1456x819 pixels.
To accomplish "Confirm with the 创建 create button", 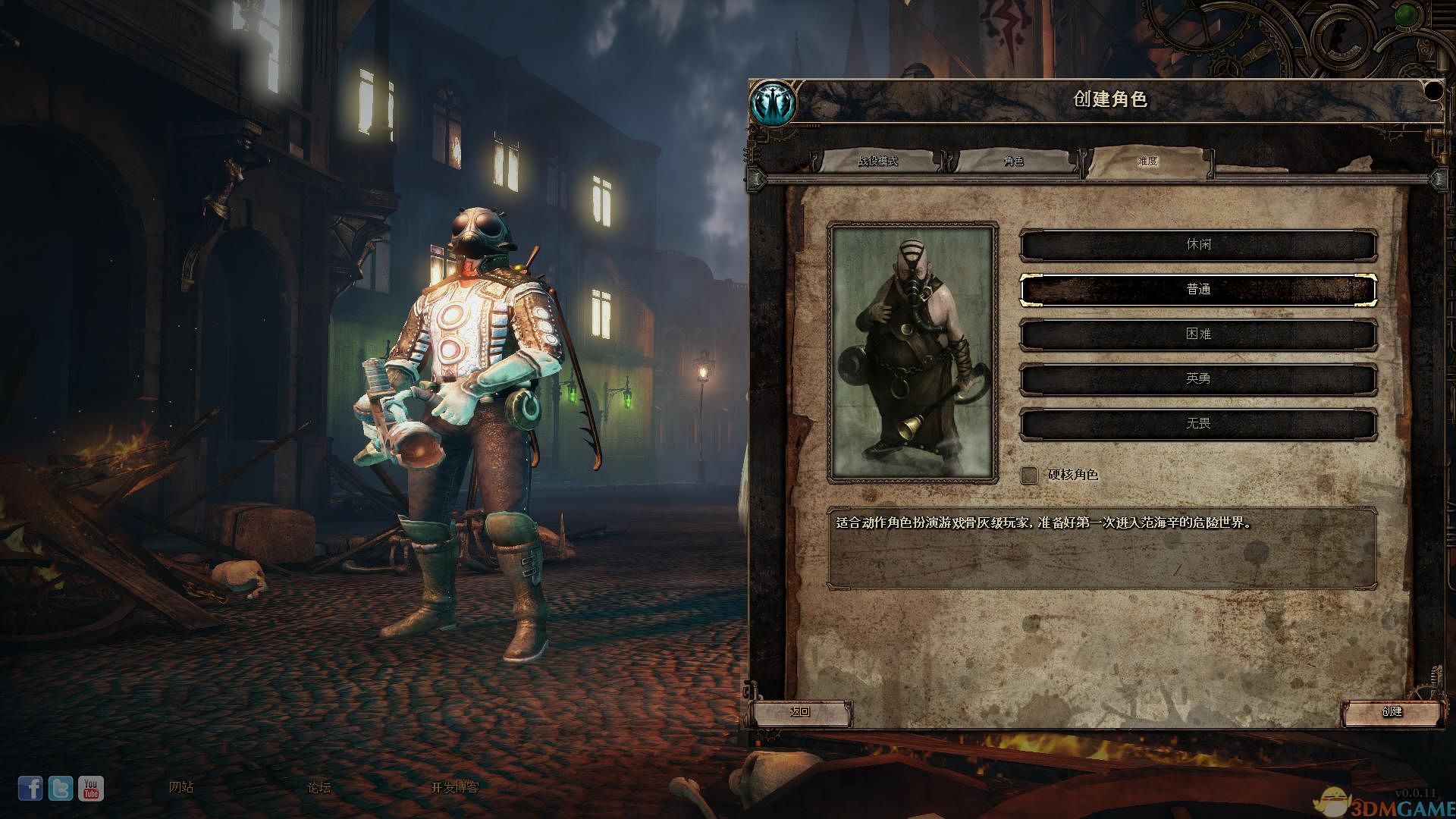I will (1392, 712).
